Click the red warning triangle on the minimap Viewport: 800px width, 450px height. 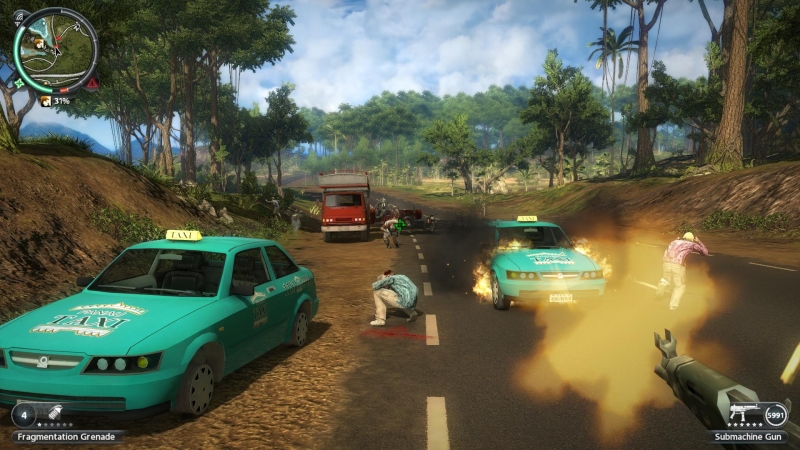coord(92,84)
